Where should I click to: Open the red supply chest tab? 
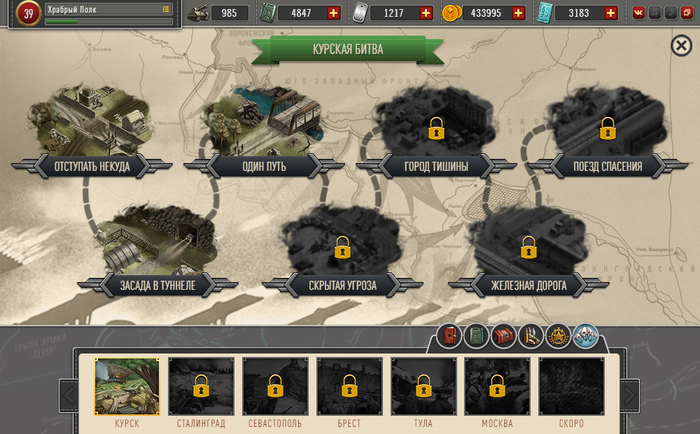click(x=503, y=337)
